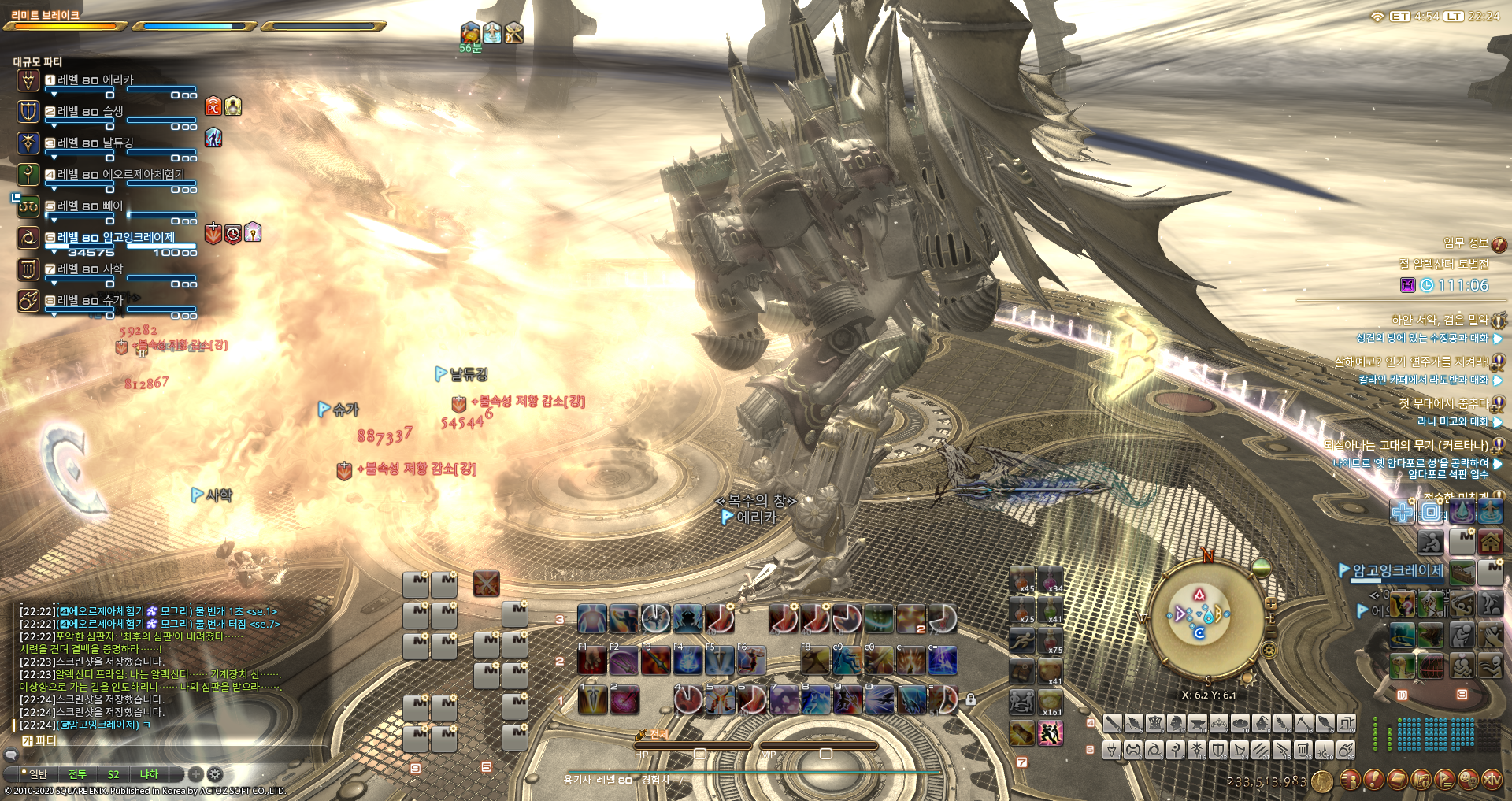Screen dimensions: 1512x801
Task: Open chat log settings gear
Action: 215,774
